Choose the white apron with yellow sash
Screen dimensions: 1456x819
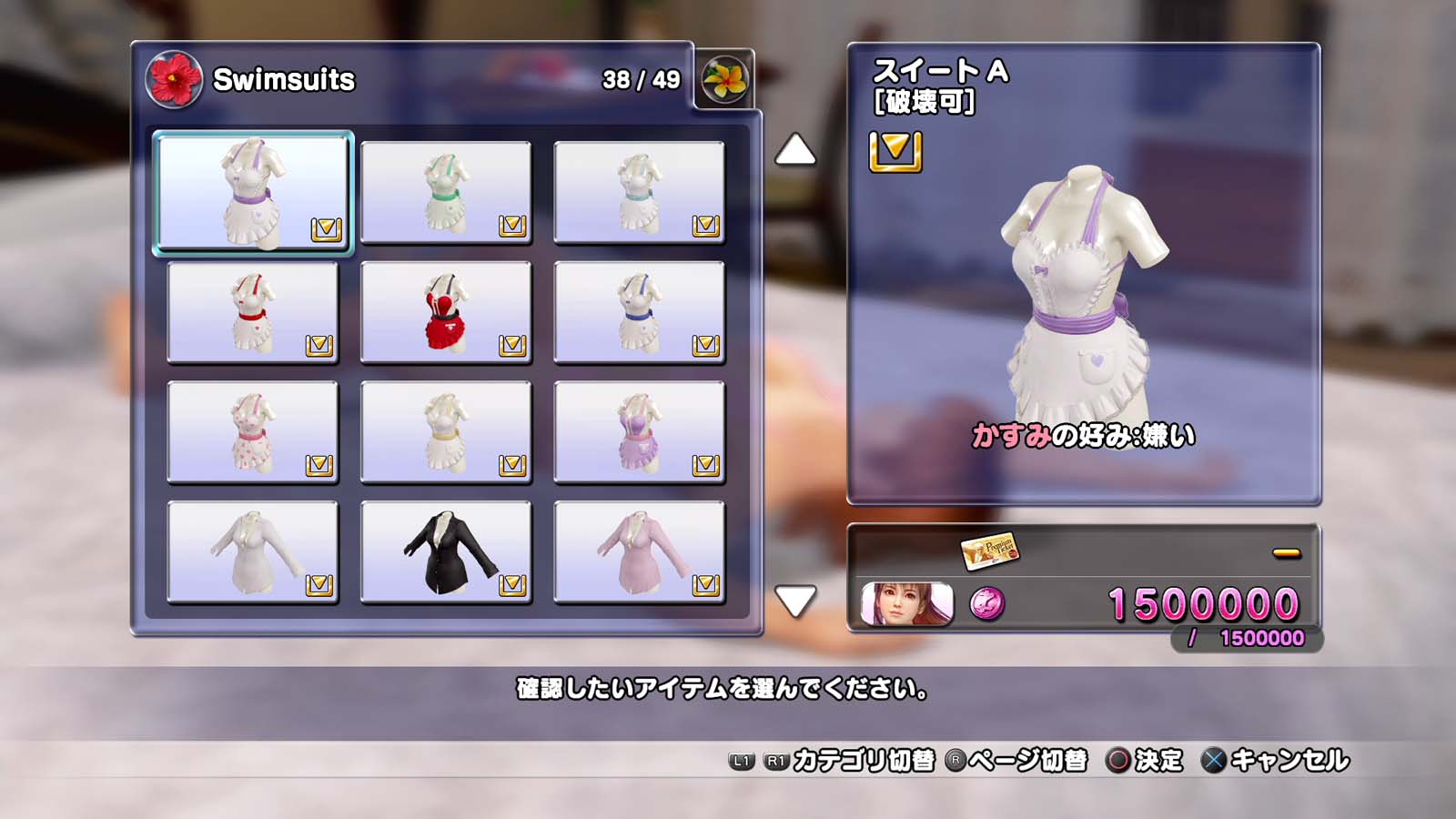pyautogui.click(x=446, y=432)
